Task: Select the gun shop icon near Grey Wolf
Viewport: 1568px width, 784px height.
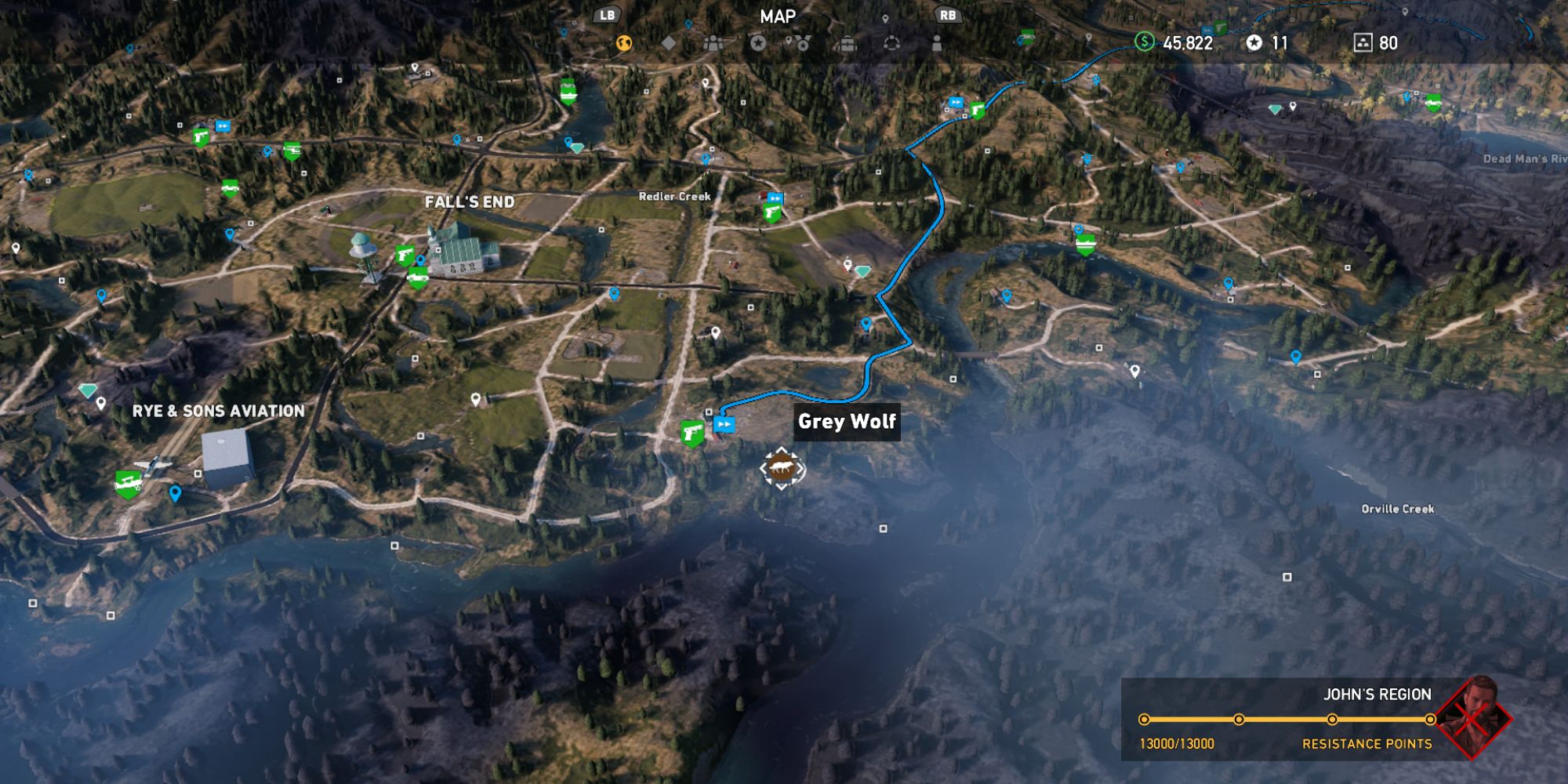Action: coord(691,431)
